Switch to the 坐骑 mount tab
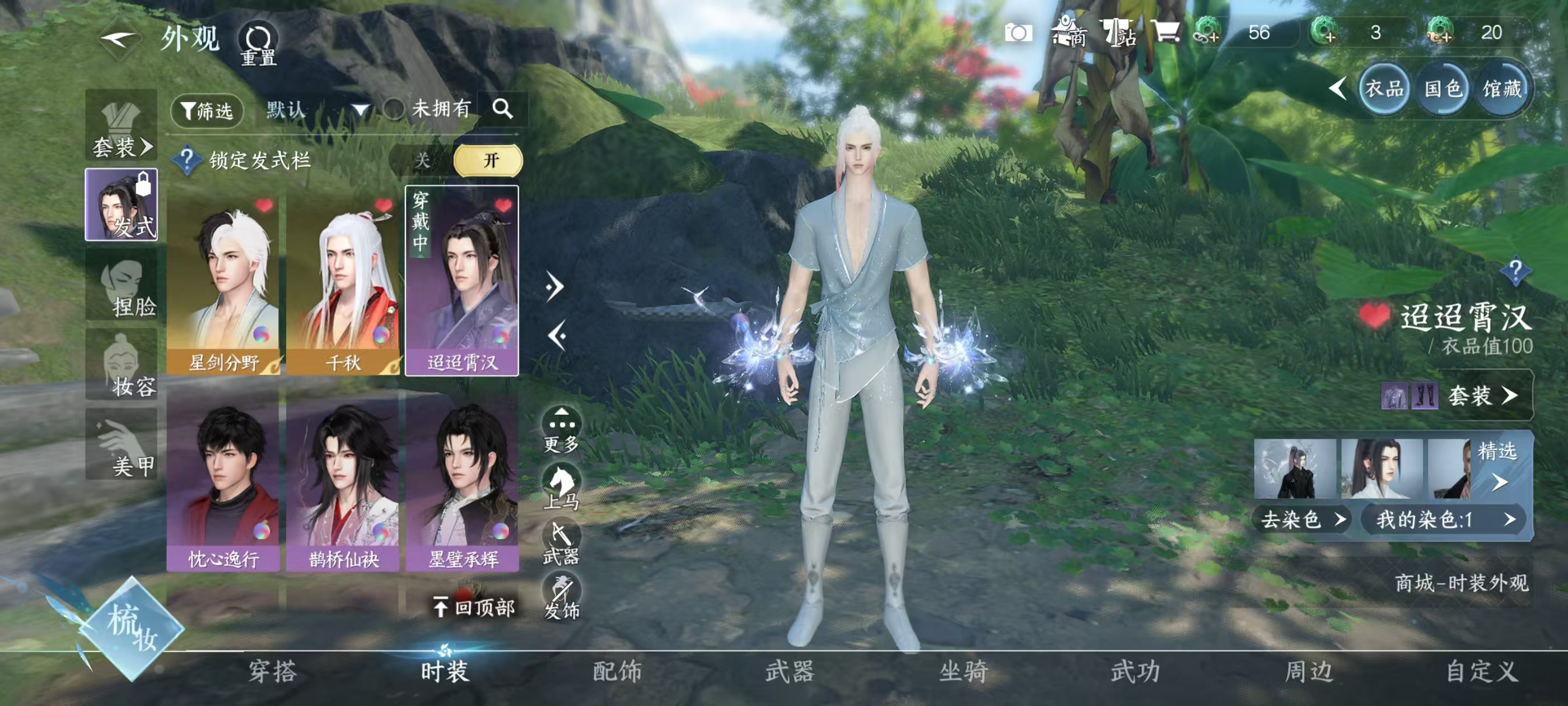The height and width of the screenshot is (706, 1568). pos(963,672)
